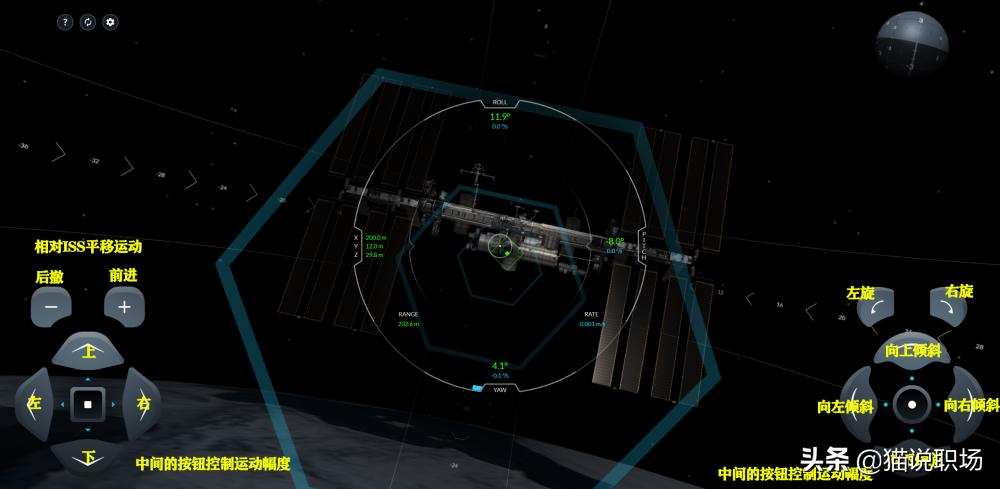This screenshot has height=489, width=1000.
Task: Translate down with the 下 arrow button
Action: (x=88, y=457)
